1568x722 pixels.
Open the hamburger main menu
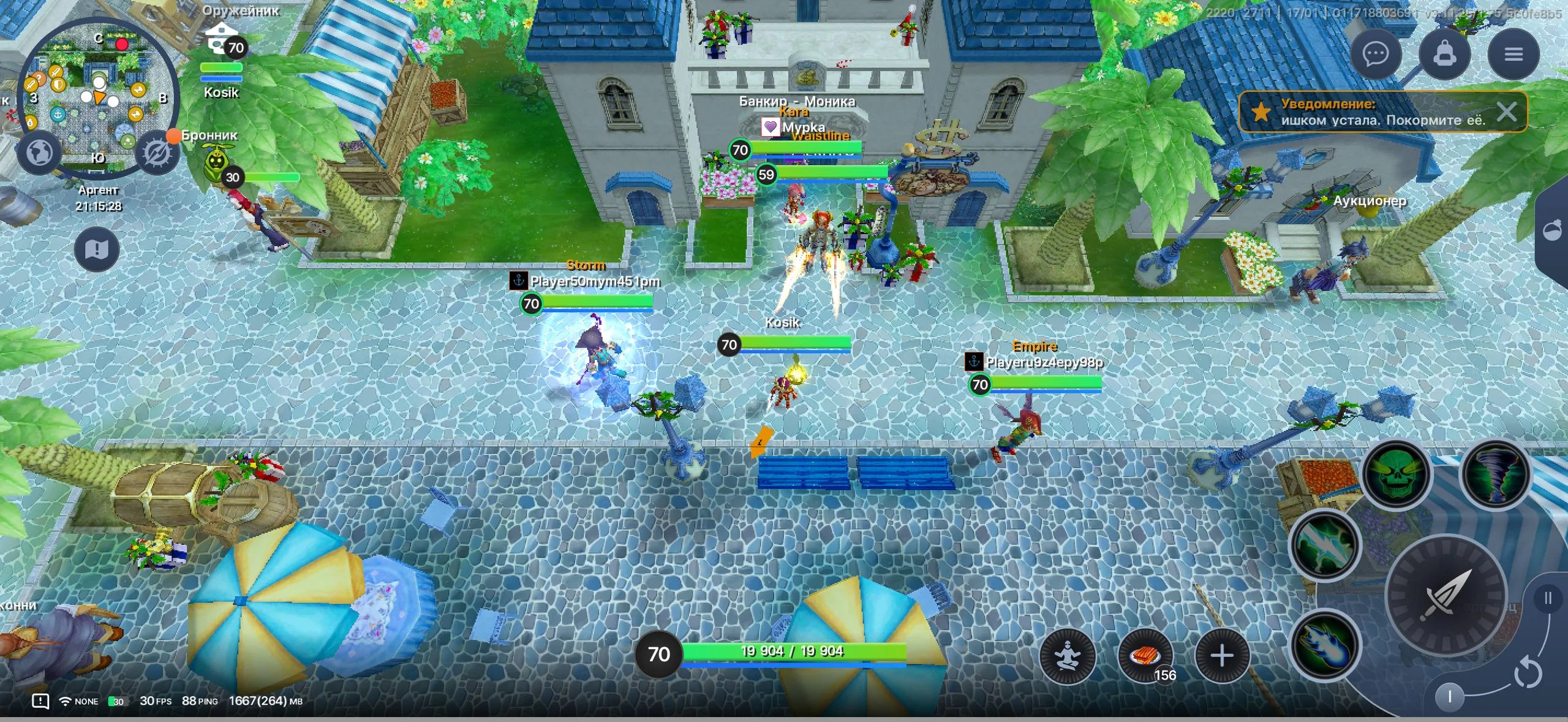pos(1513,55)
